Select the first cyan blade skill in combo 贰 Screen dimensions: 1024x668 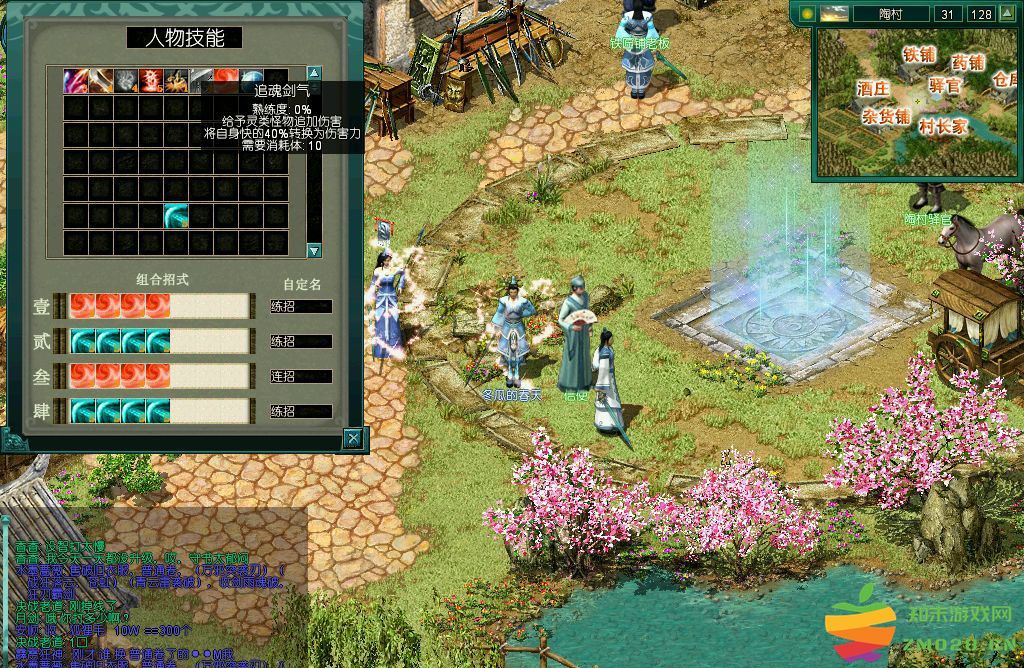click(82, 341)
